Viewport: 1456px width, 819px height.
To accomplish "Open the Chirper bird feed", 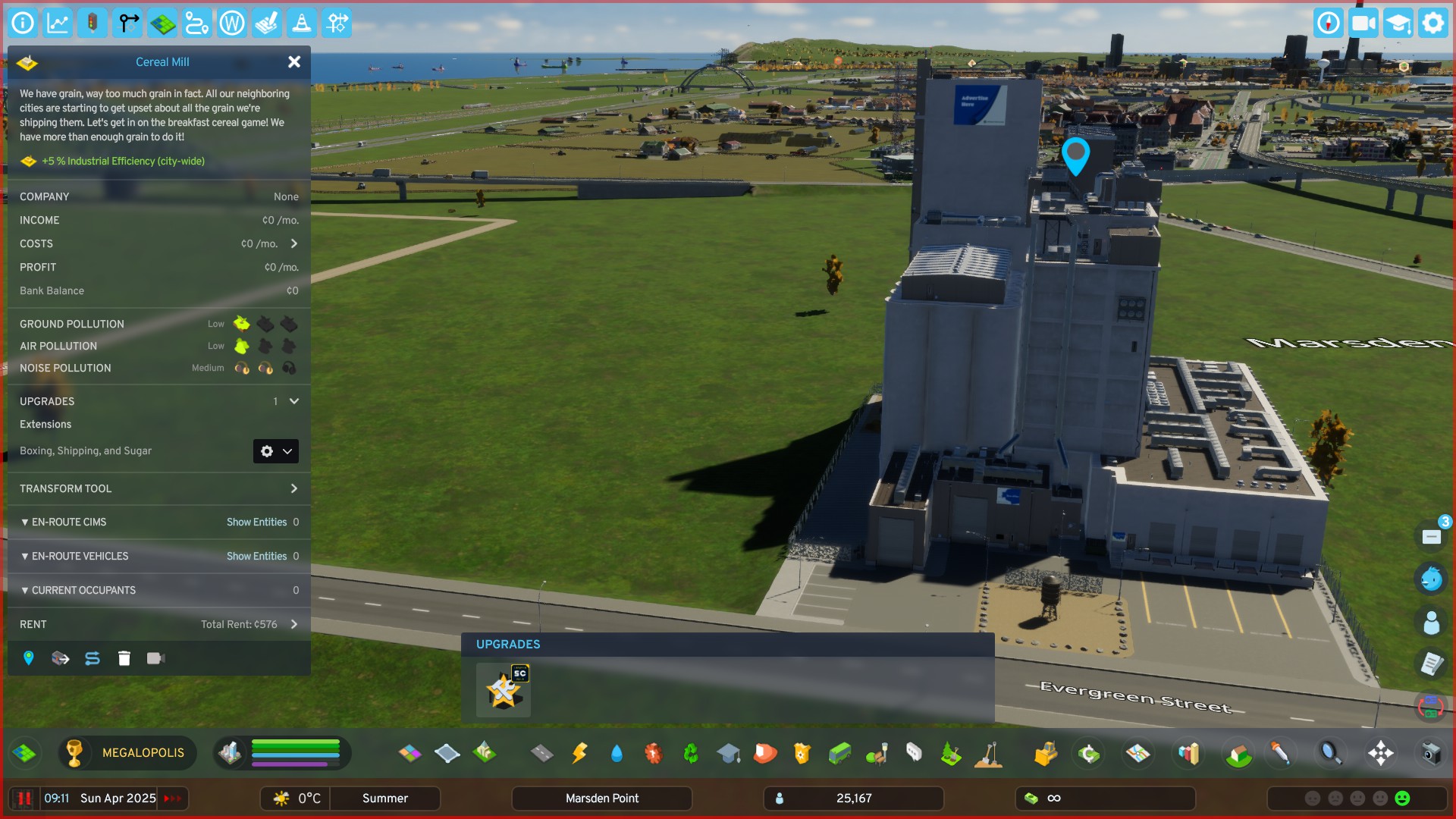I will point(1431,579).
